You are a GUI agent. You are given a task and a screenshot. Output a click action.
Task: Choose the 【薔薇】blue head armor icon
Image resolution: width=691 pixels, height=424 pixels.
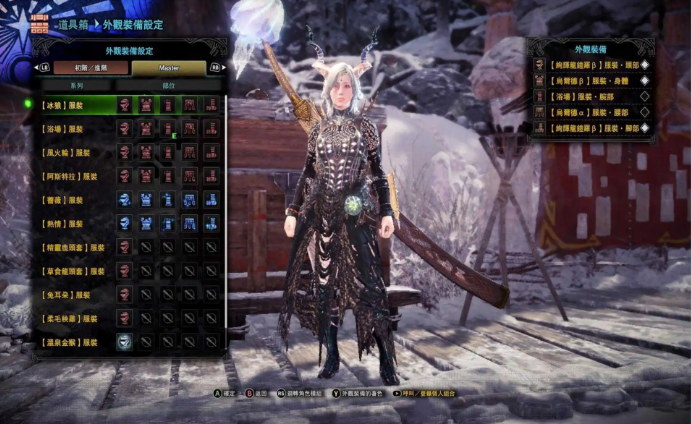[125, 200]
